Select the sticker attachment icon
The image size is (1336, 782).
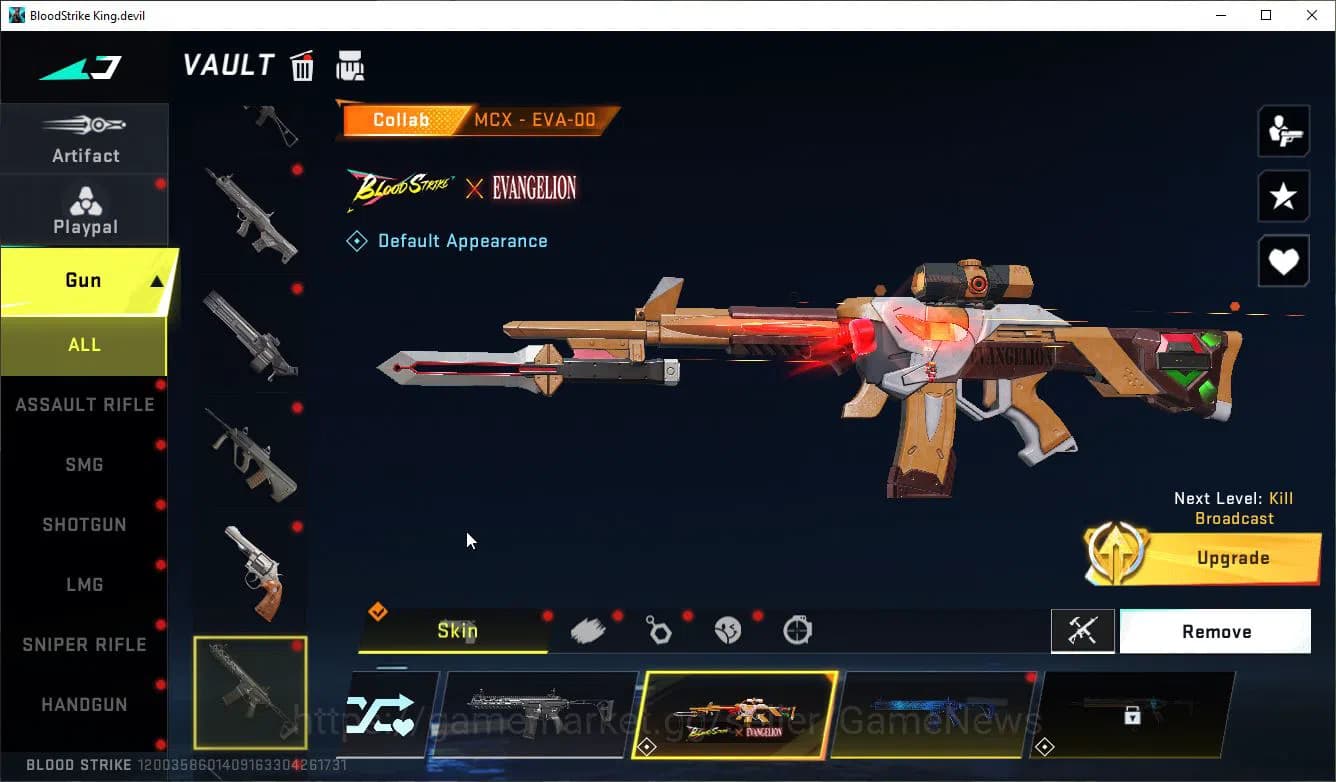[x=728, y=629]
